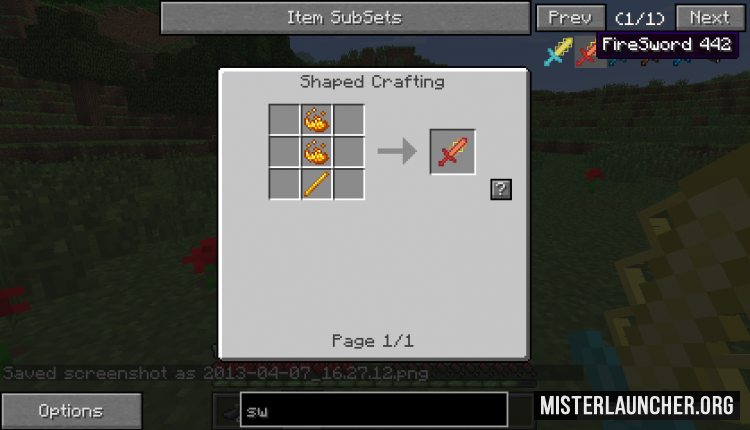The width and height of the screenshot is (750, 430).
Task: Go to the next item page with Next
Action: [709, 18]
